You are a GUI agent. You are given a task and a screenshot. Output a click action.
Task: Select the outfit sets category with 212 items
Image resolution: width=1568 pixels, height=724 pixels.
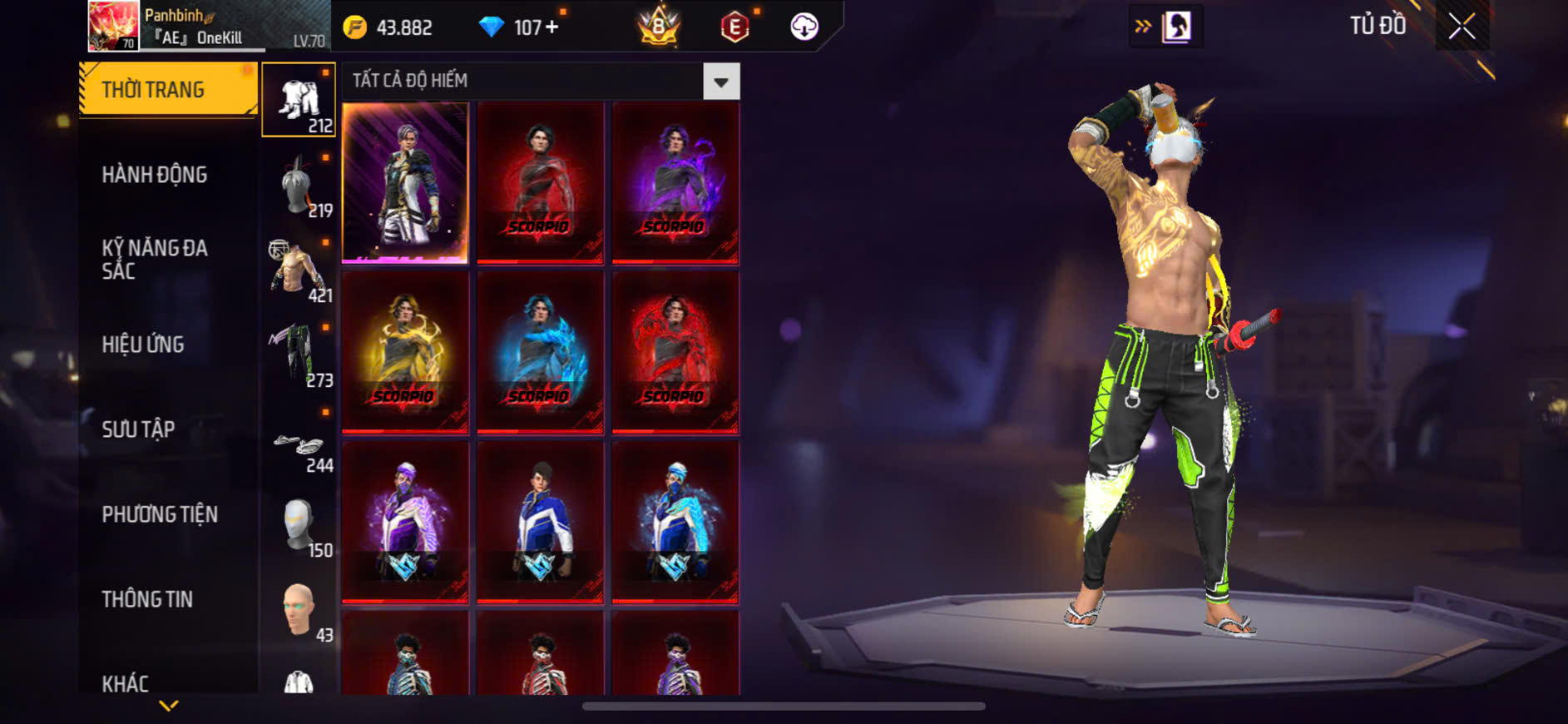299,100
